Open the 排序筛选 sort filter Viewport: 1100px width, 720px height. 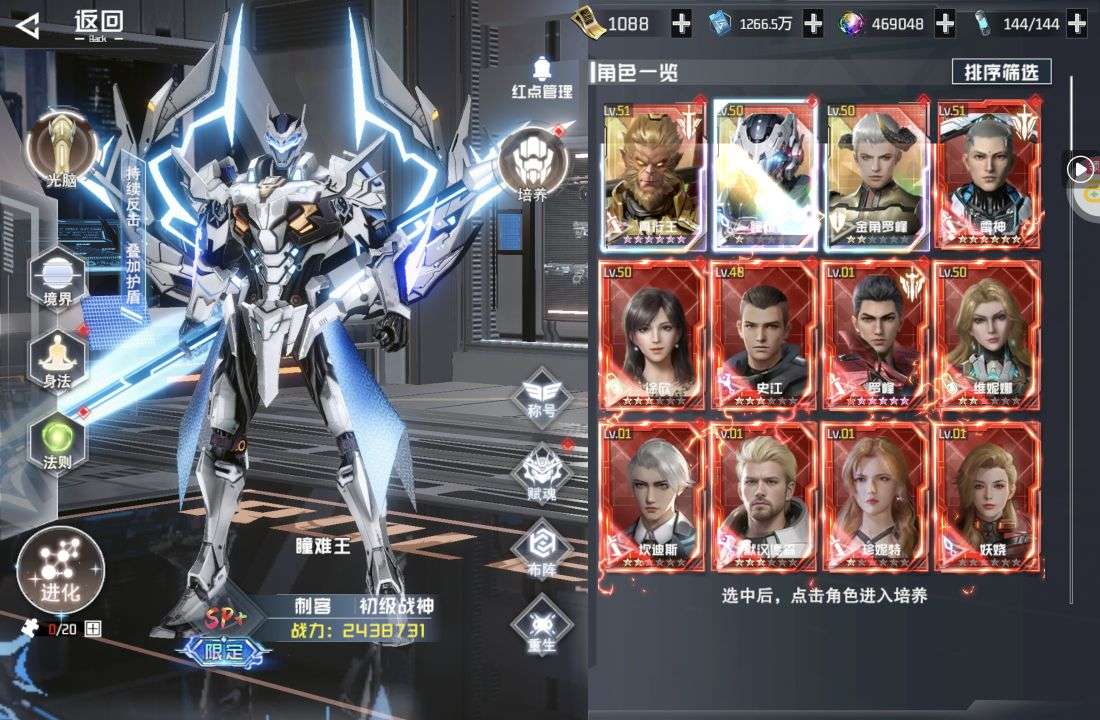click(x=1001, y=72)
